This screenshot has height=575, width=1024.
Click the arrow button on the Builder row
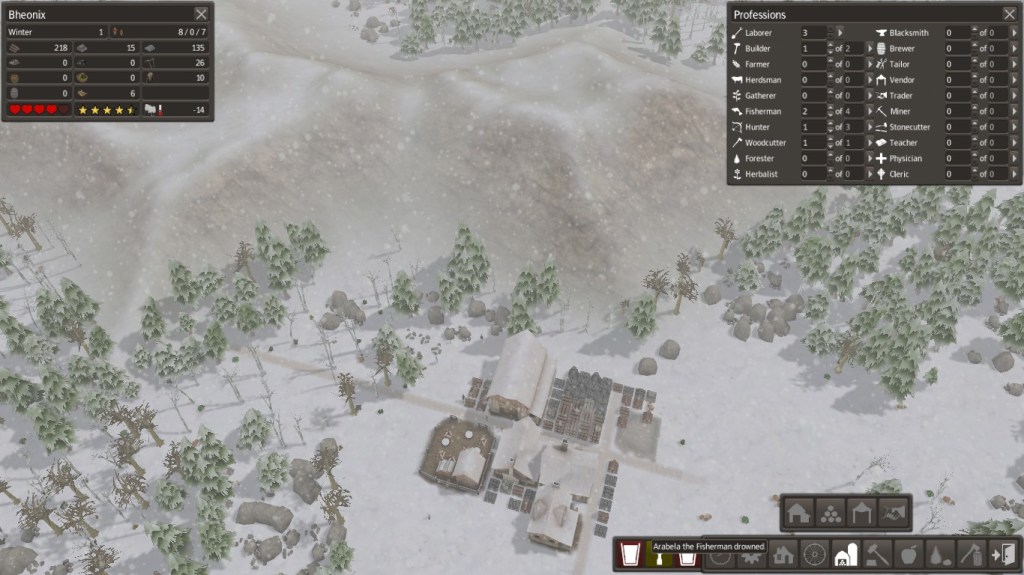[869, 48]
